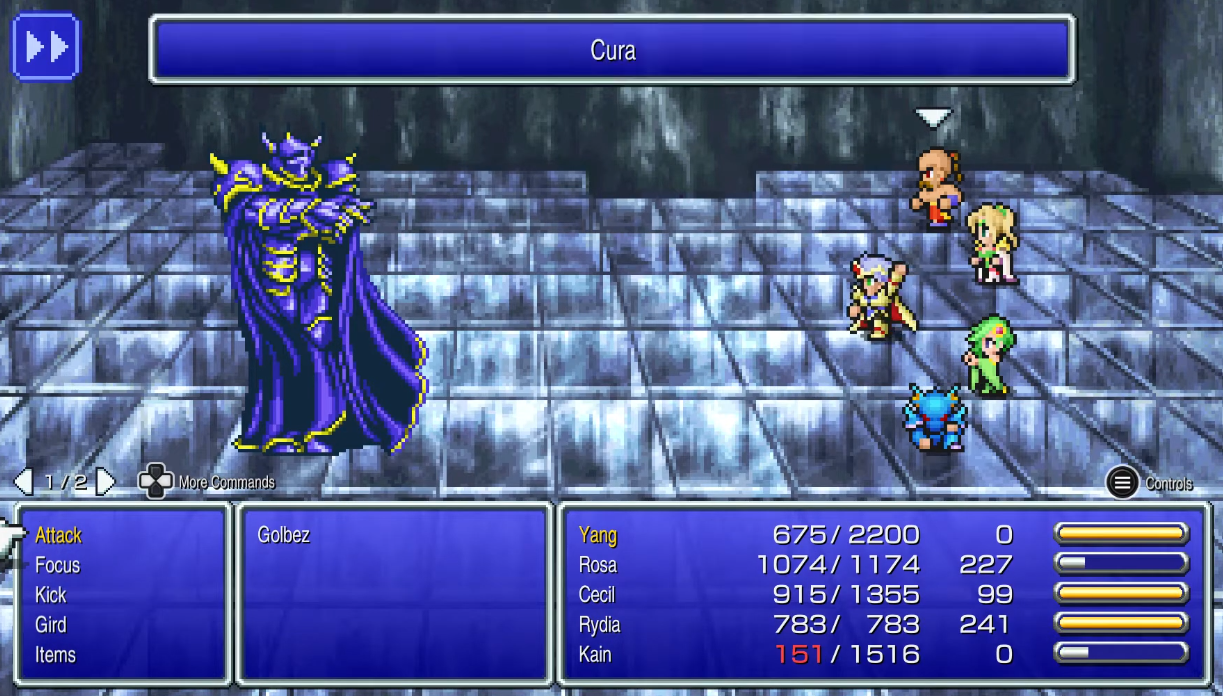The image size is (1223, 696).
Task: Toggle the fast-forward battle speed button
Action: point(45,46)
